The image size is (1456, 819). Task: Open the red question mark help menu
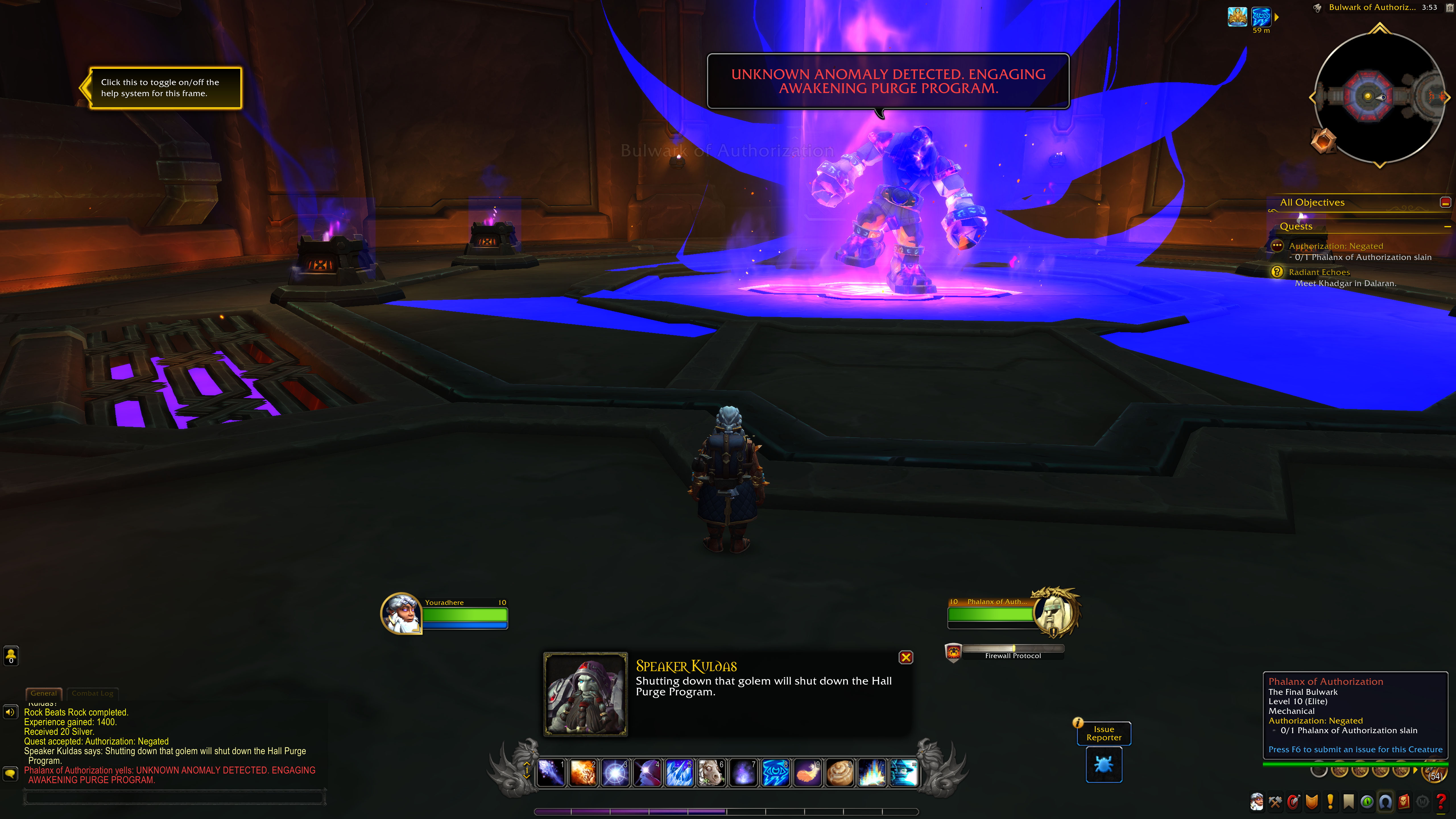[1441, 801]
